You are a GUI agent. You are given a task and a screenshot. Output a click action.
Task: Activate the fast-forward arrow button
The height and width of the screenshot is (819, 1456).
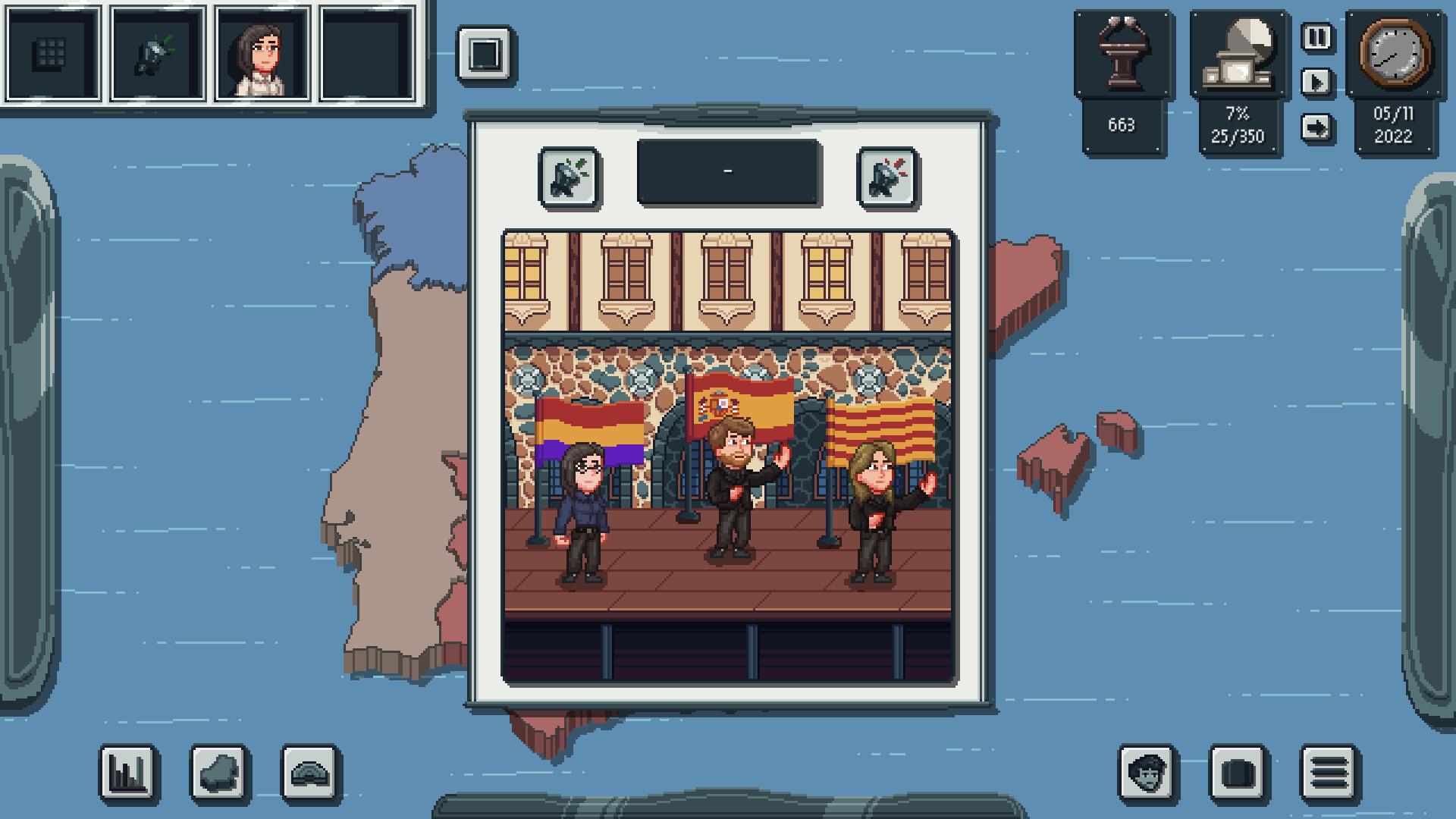click(x=1317, y=127)
